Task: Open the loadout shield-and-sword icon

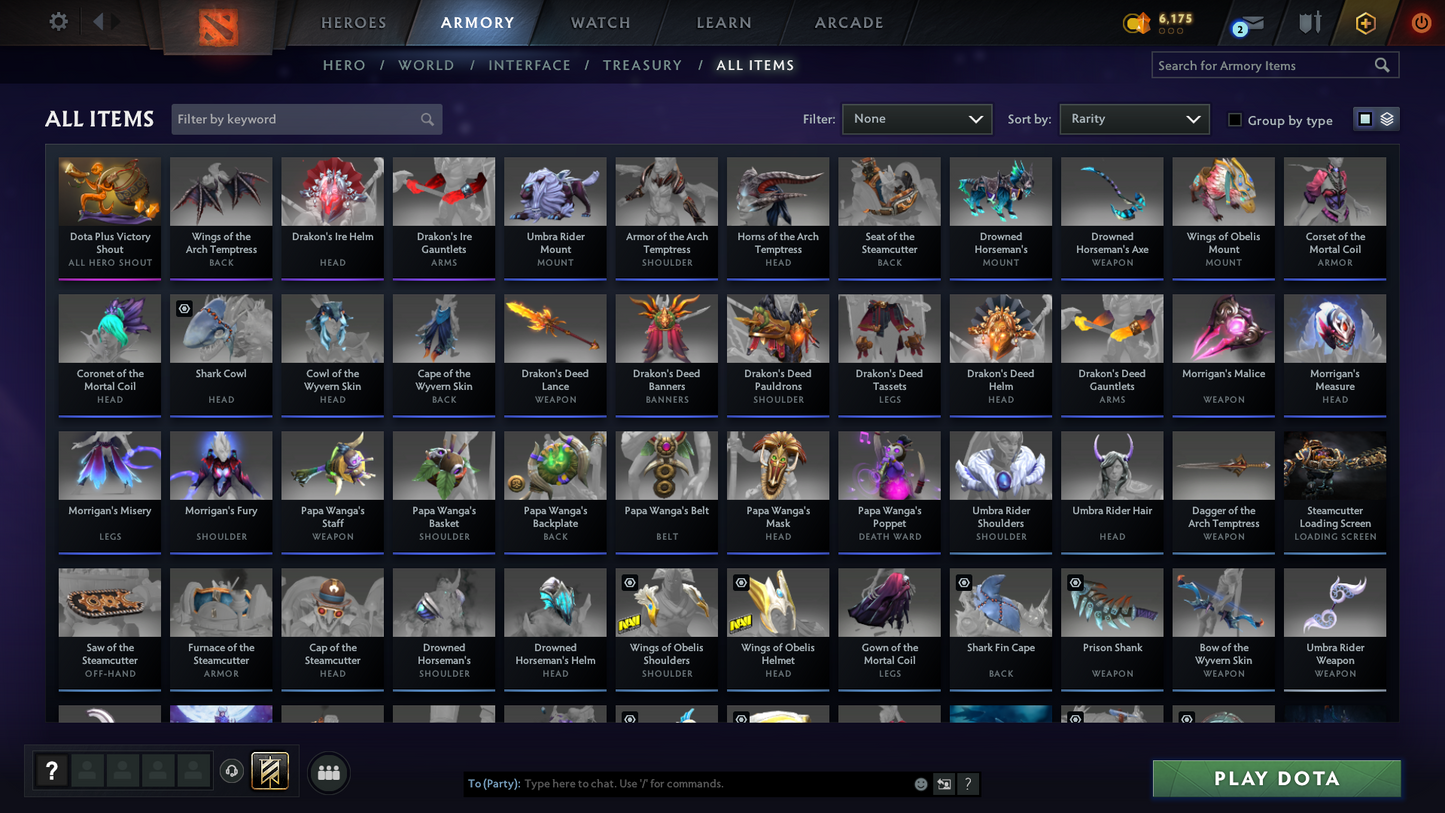Action: pos(1310,22)
